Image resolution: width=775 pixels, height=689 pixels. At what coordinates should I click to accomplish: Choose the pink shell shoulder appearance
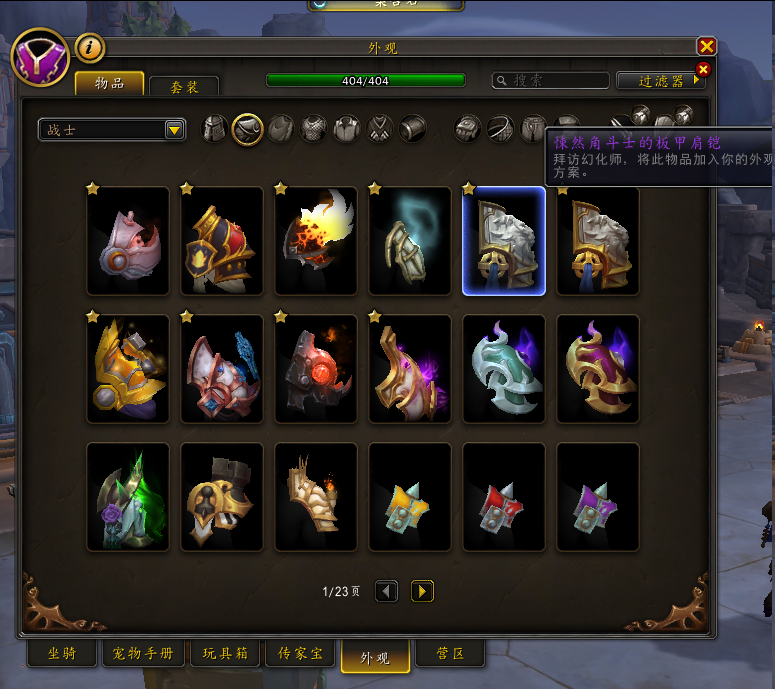coord(128,241)
